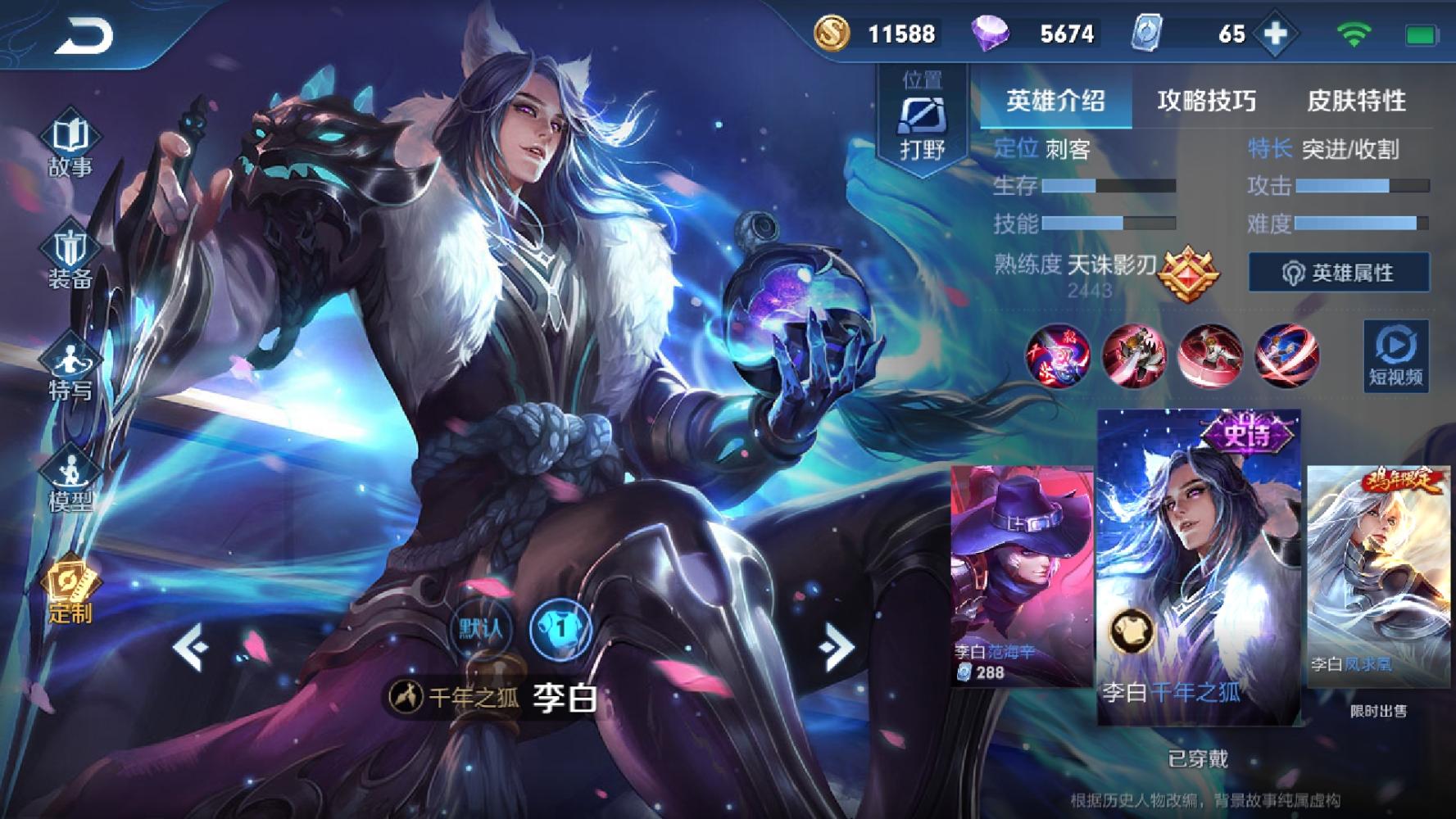The width and height of the screenshot is (1456, 819).
Task: Switch to the 皮肤特性 tab
Action: click(1356, 101)
